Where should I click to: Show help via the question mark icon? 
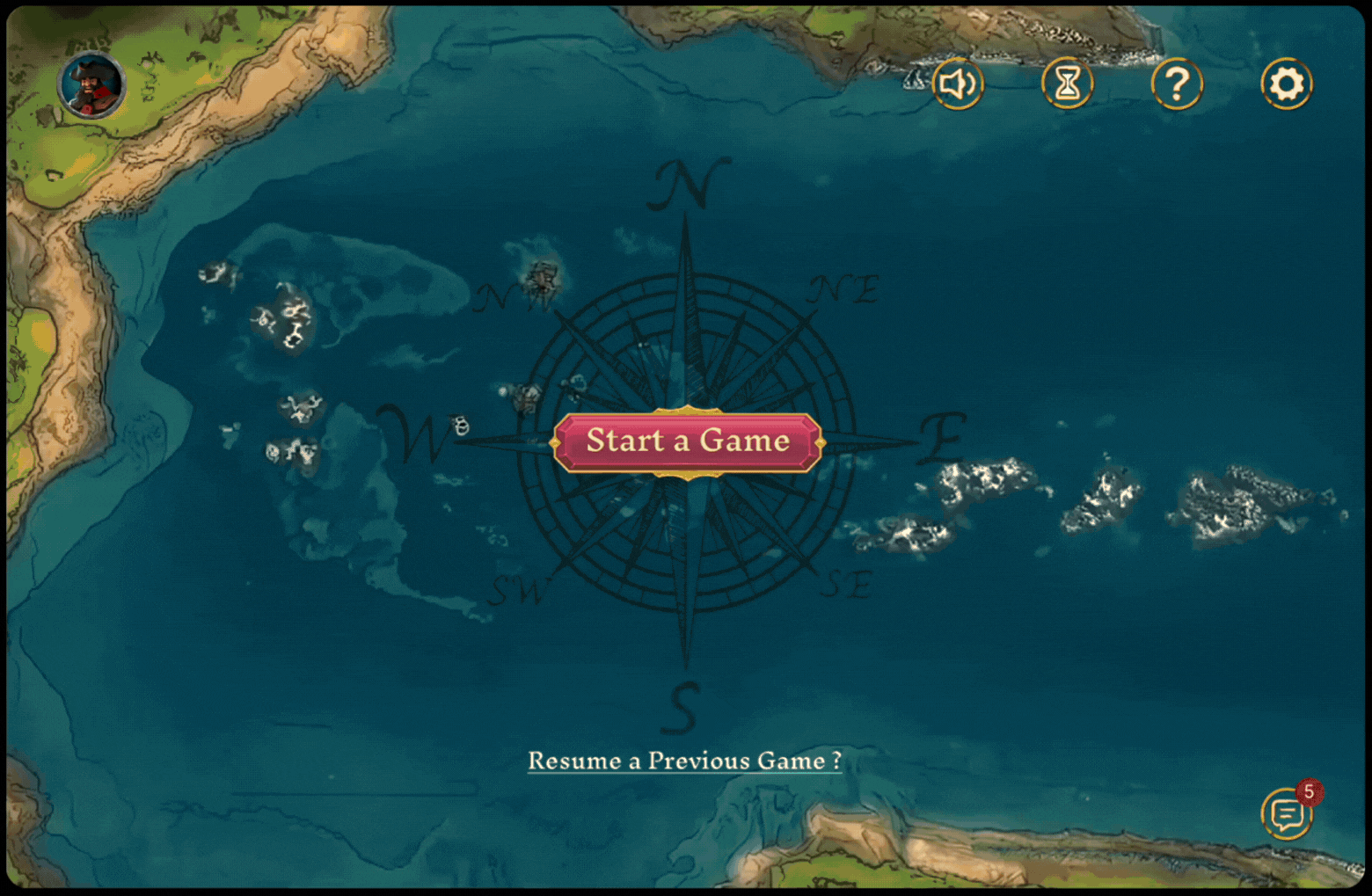(1177, 84)
